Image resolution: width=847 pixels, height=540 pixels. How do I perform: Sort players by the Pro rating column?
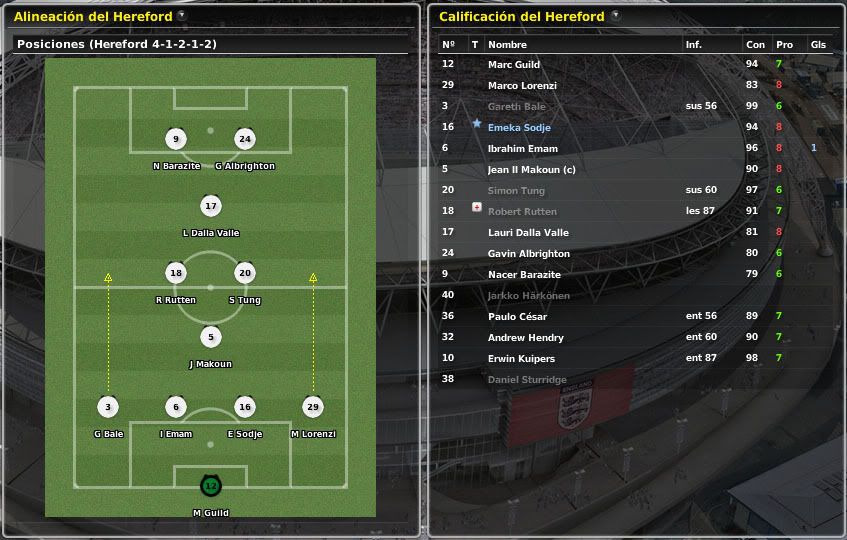[784, 45]
